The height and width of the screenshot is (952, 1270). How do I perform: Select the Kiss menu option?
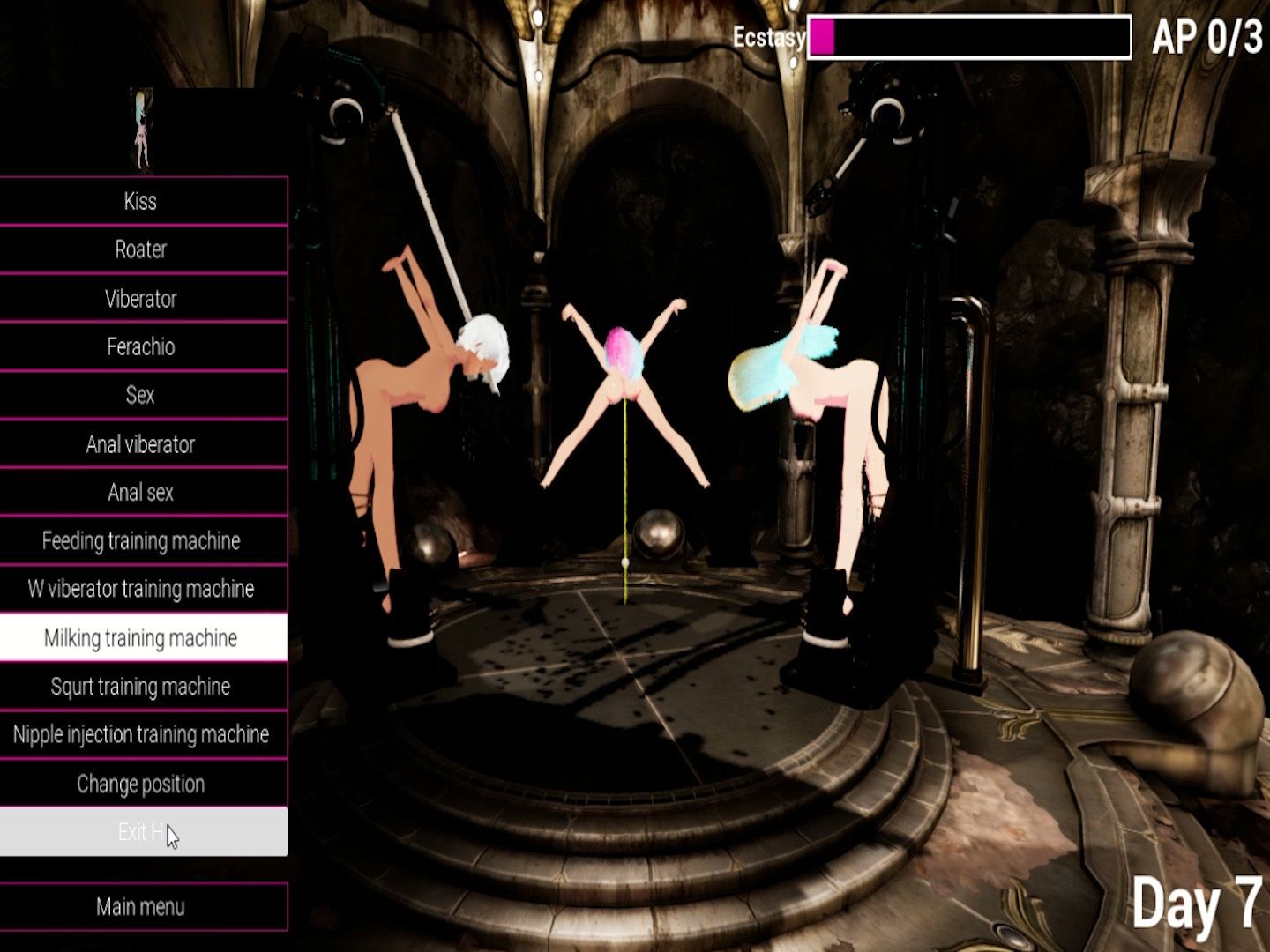[x=141, y=201]
